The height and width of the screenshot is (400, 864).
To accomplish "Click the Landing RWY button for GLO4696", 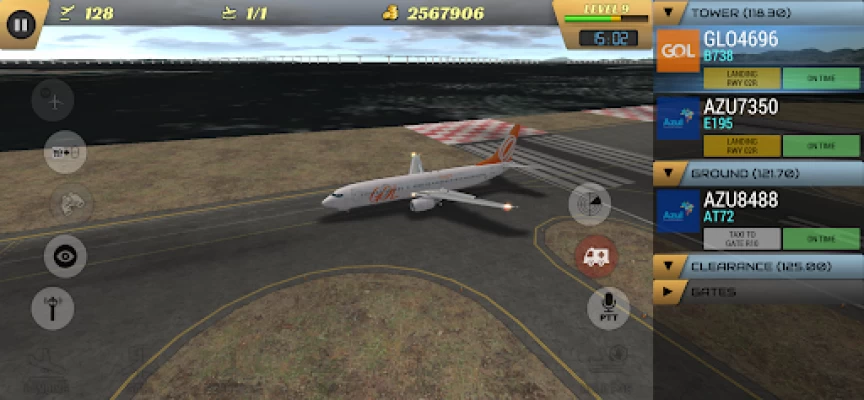I will click(742, 79).
